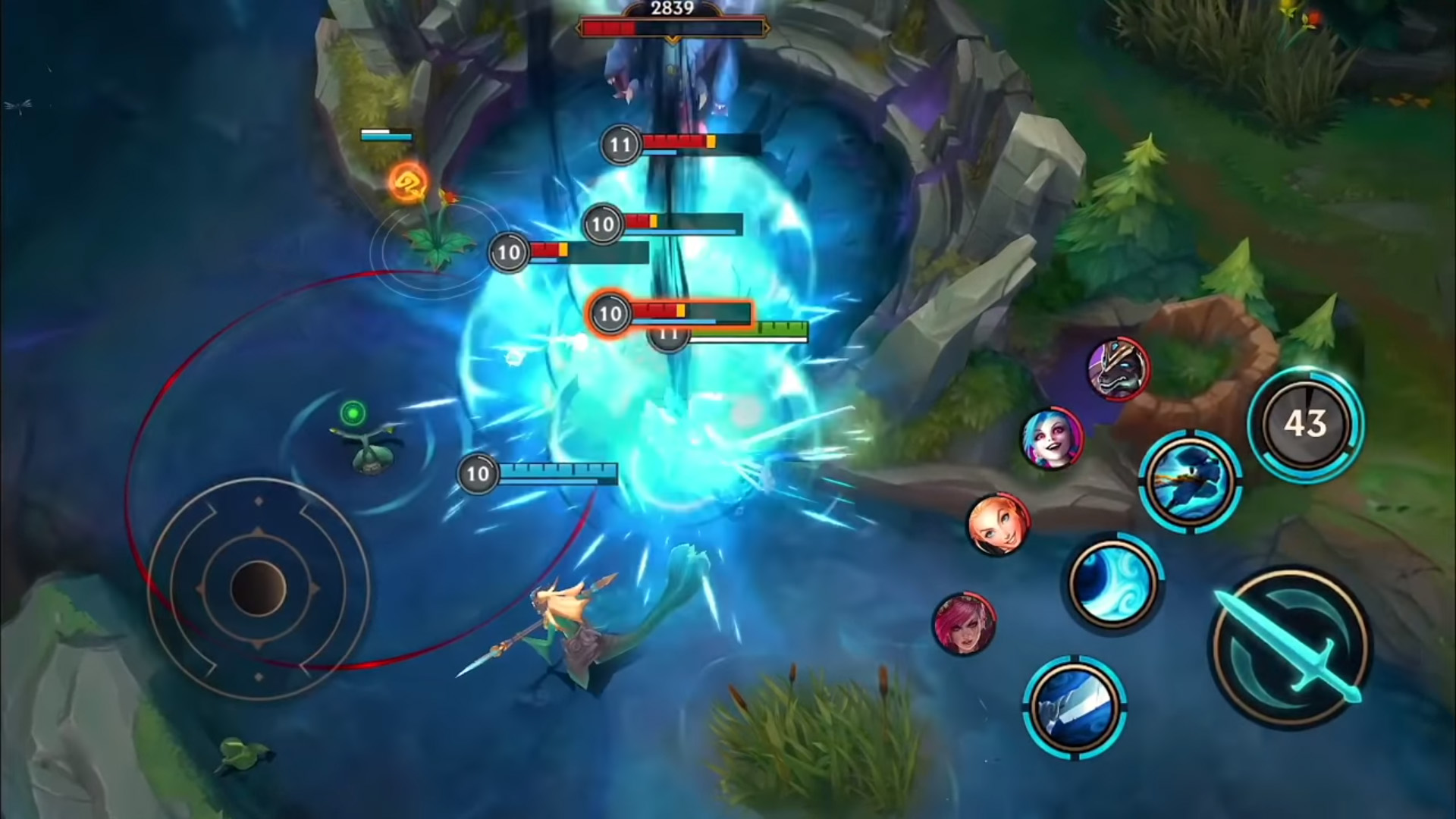
Task: Trigger the steel blade slash ability
Action: pos(1075,707)
